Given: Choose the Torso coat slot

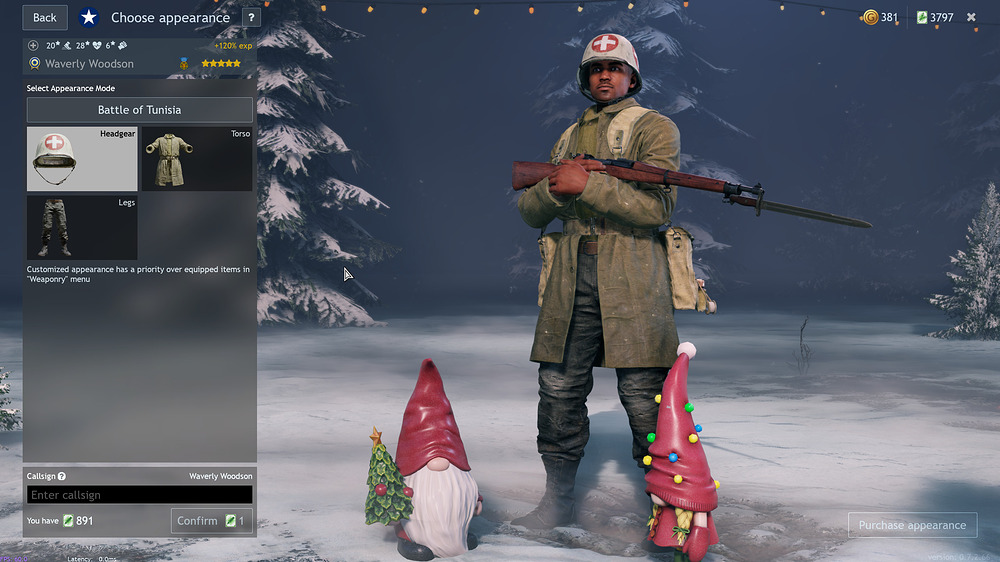Looking at the screenshot, I should tap(196, 158).
